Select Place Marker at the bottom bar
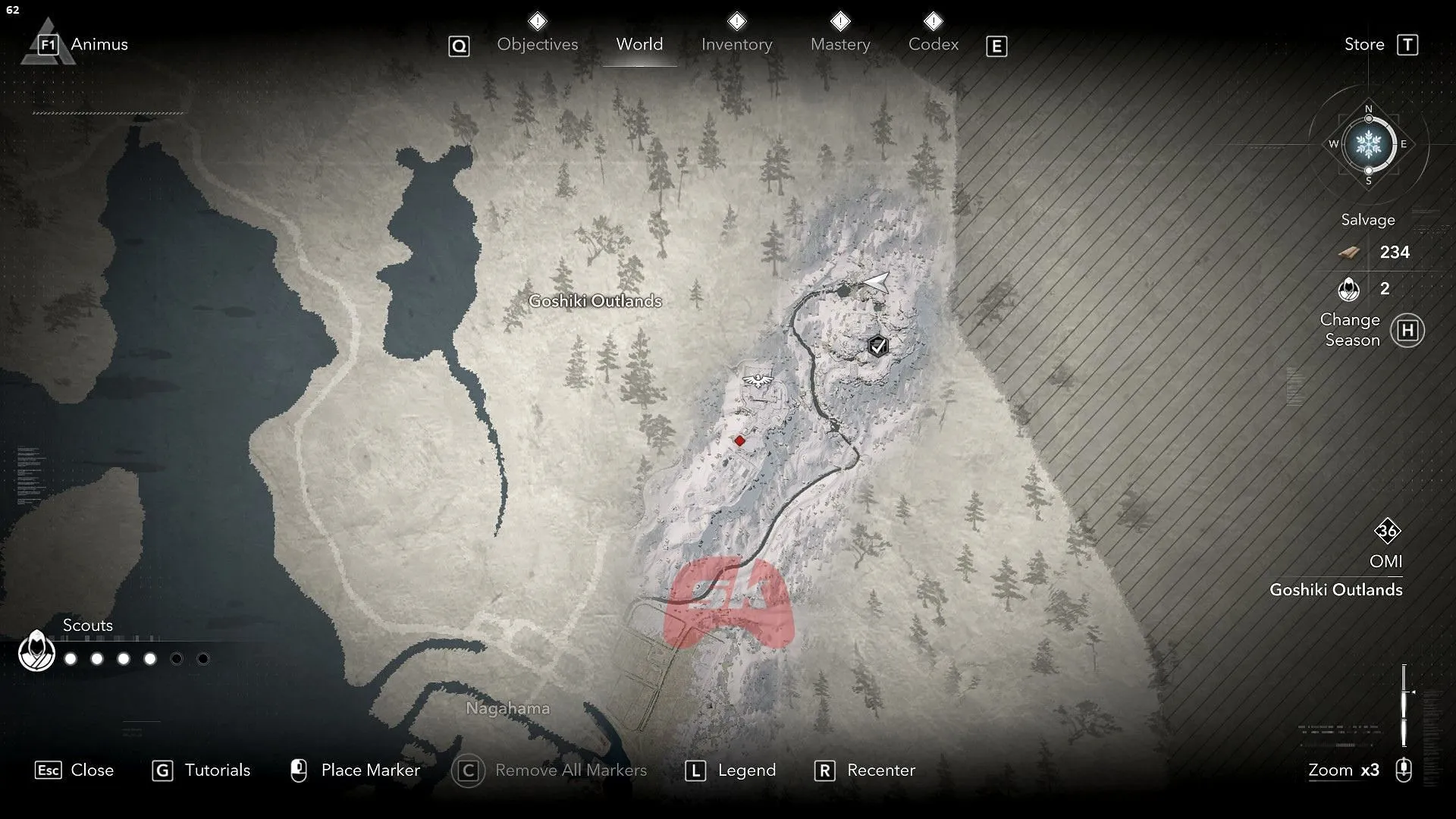Viewport: 1456px width, 819px height. pos(371,770)
